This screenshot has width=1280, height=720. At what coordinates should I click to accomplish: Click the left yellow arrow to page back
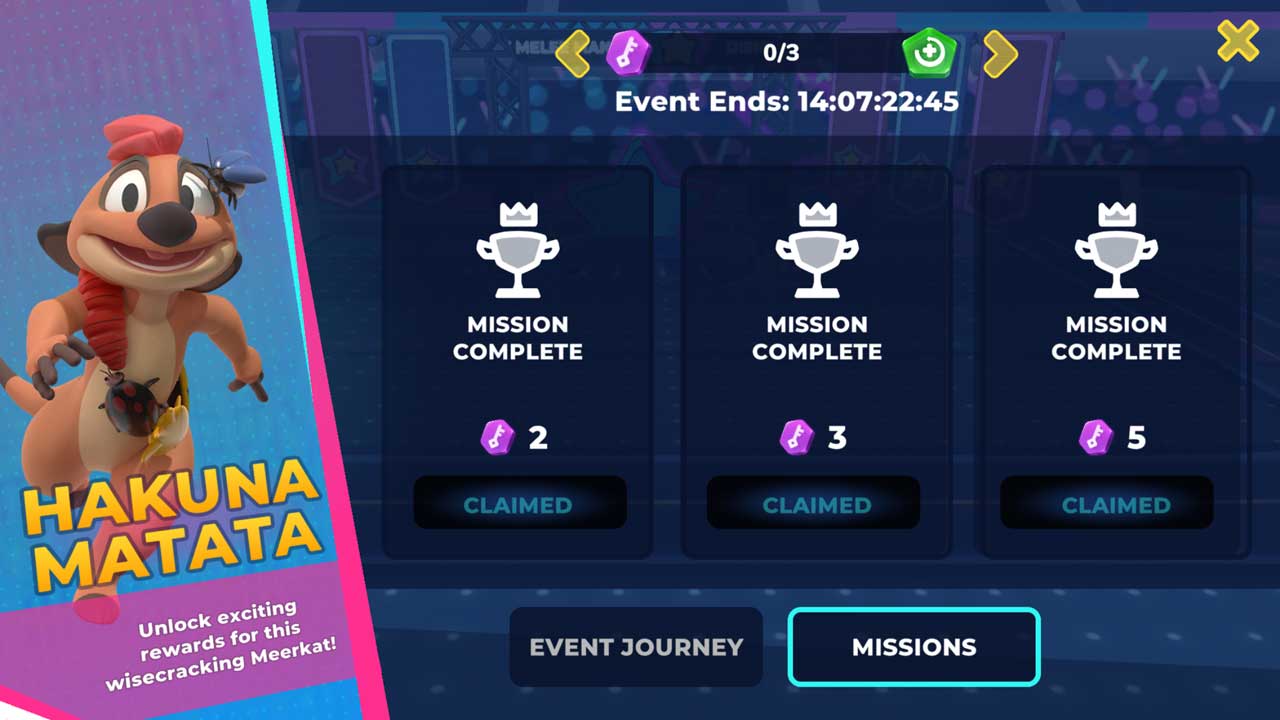[x=573, y=52]
